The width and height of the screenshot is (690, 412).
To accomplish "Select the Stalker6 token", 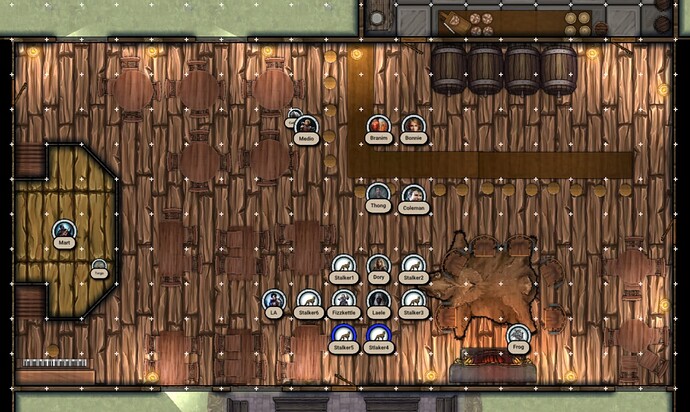I will [309, 300].
